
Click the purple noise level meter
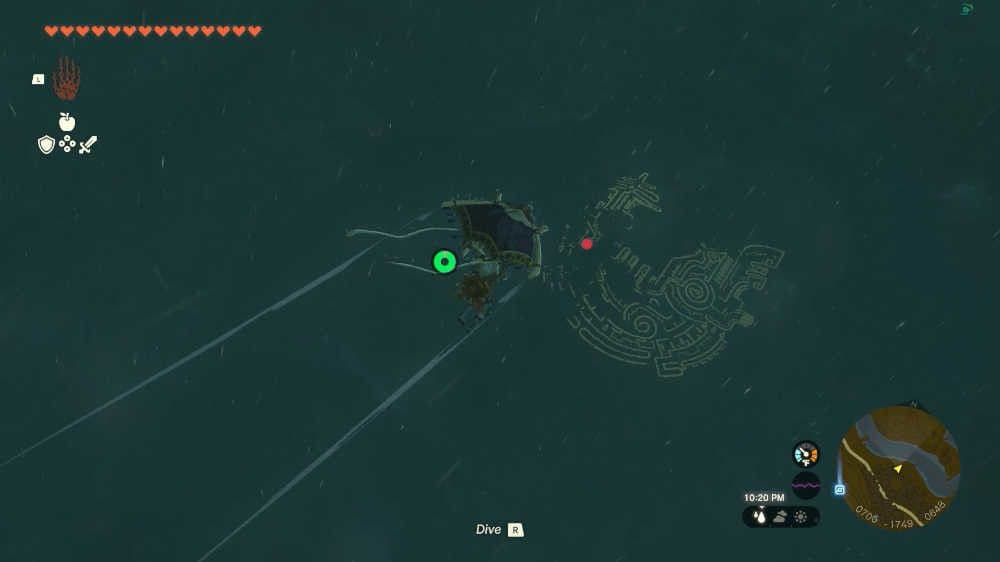pyautogui.click(x=805, y=486)
